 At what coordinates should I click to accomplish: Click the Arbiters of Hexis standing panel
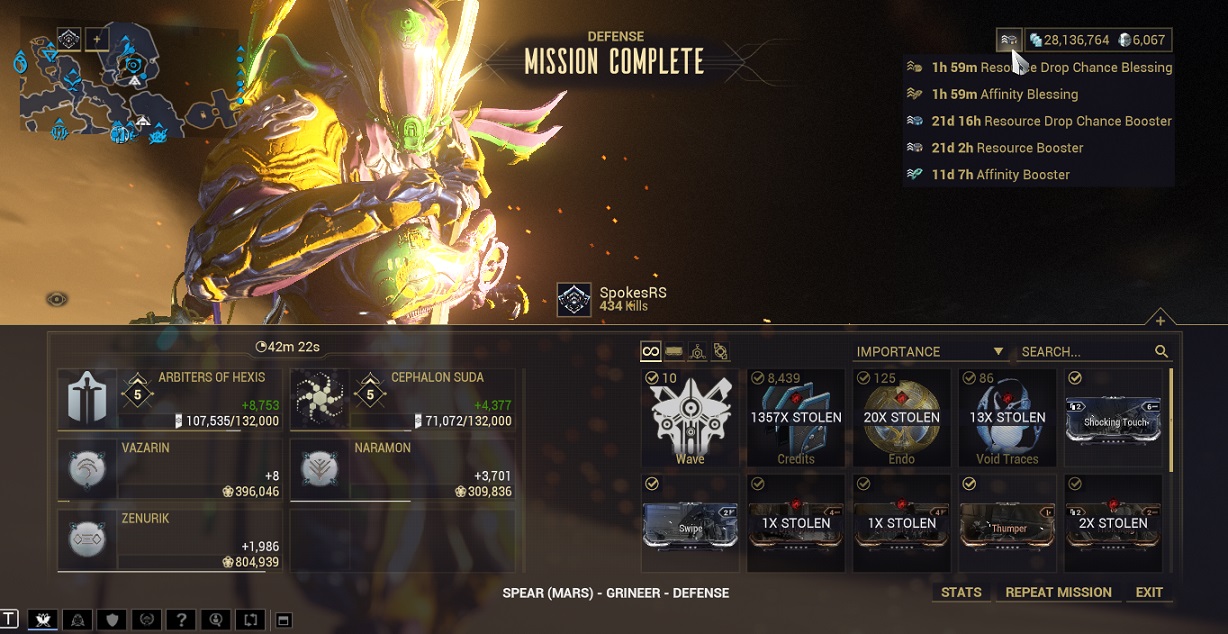pos(171,398)
